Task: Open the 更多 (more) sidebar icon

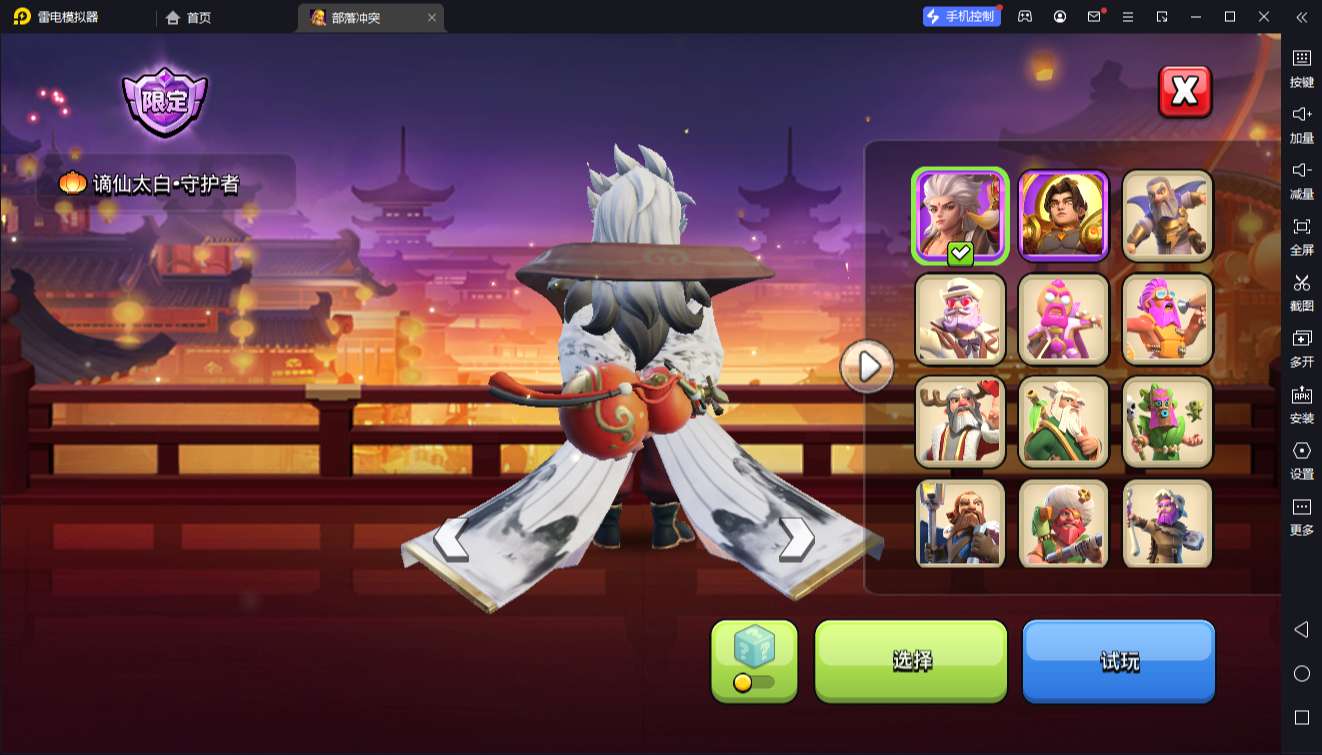Action: pyautogui.click(x=1301, y=517)
